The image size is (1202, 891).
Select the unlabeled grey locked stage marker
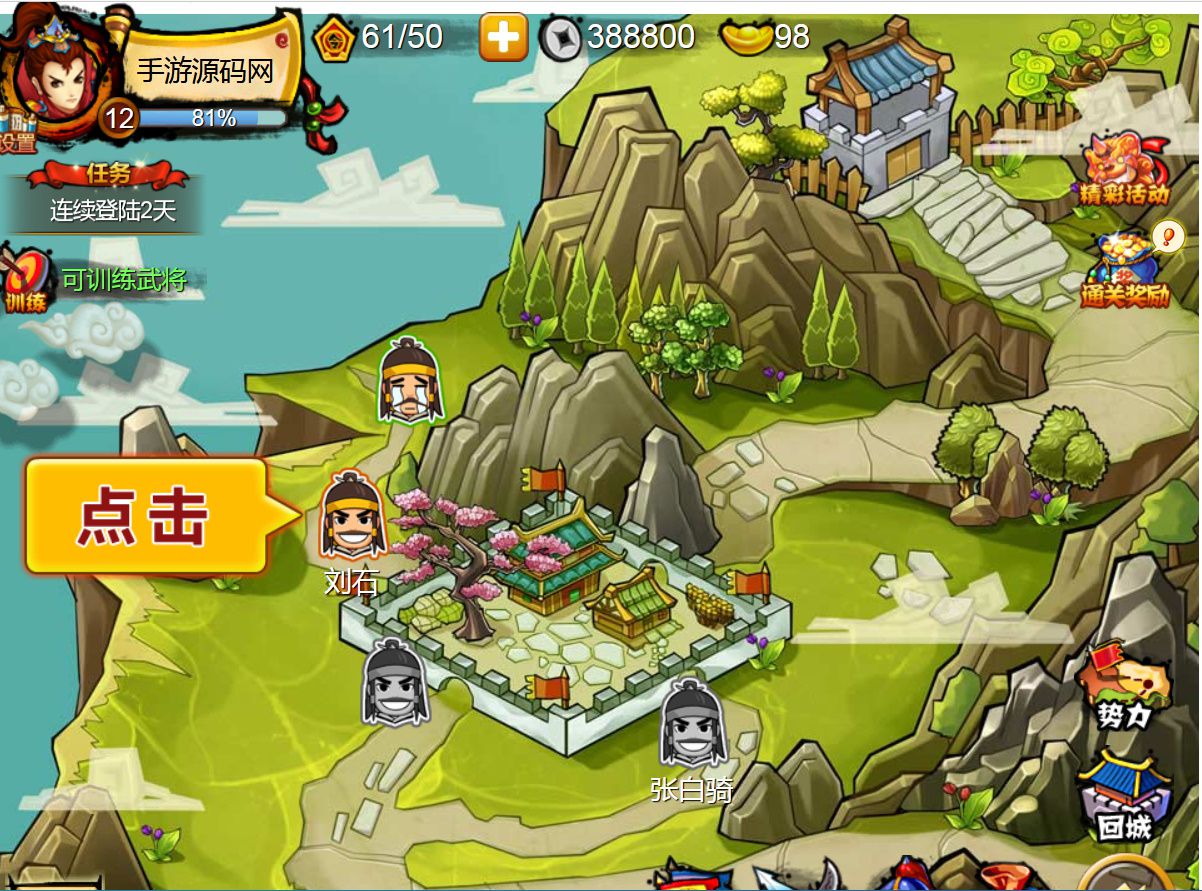pos(396,684)
